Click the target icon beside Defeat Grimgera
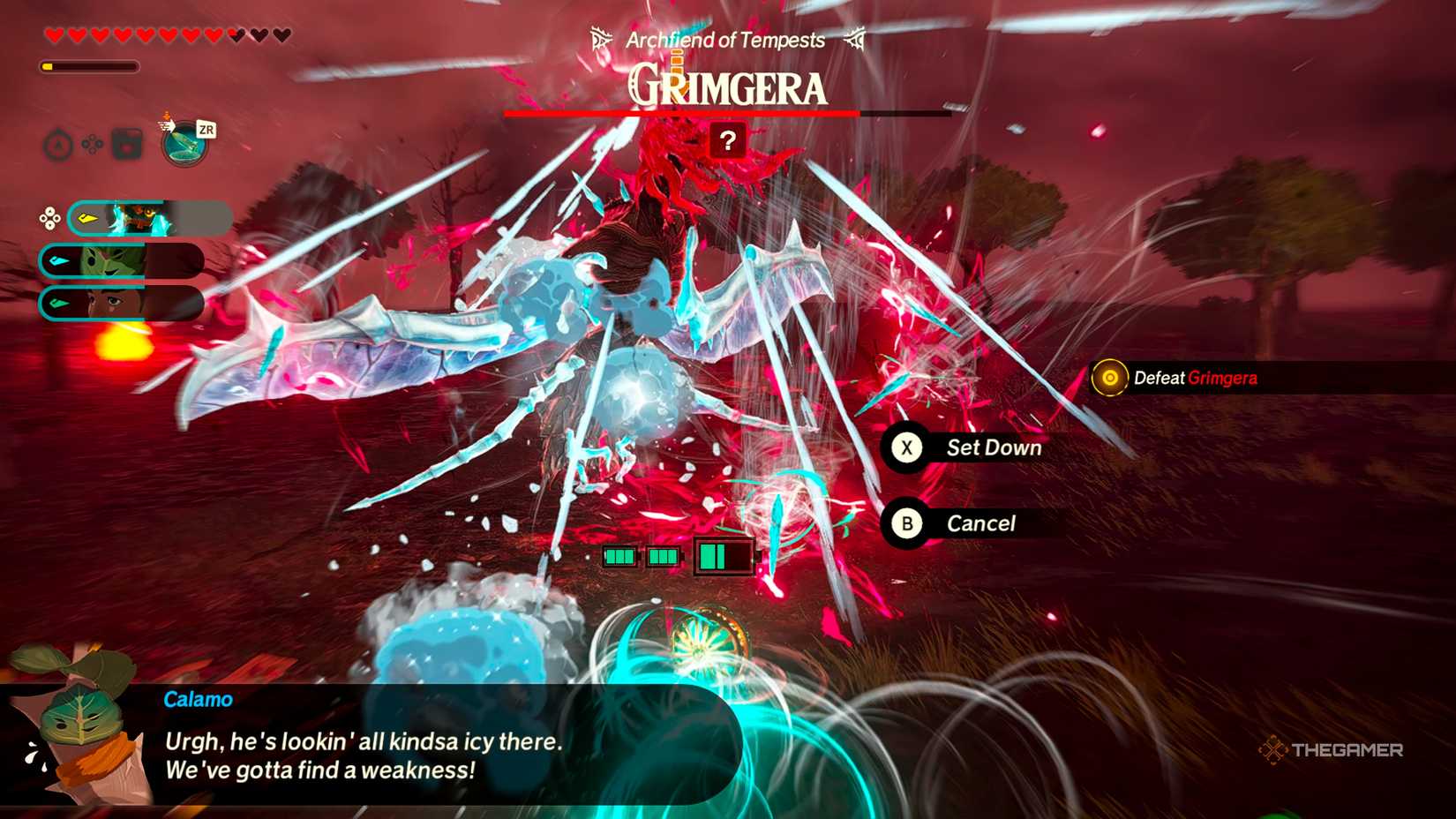The height and width of the screenshot is (819, 1456). 1108,378
